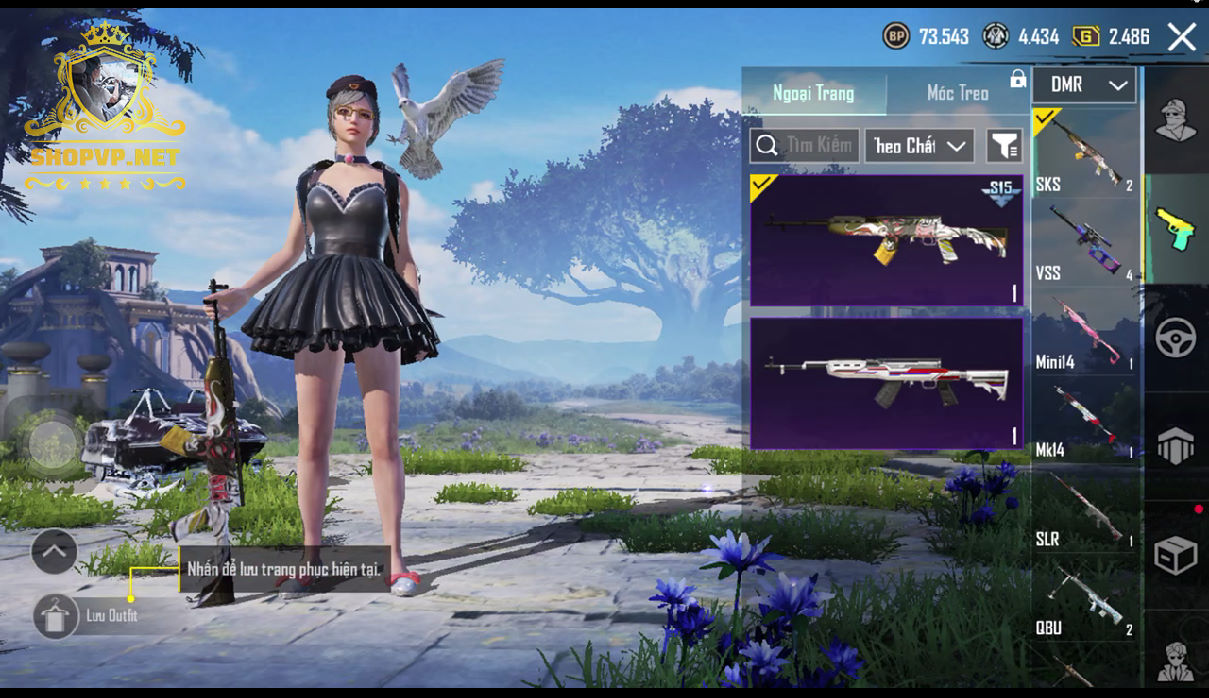The image size is (1209, 698).
Task: Open the DMR weapon type dropdown
Action: (x=1085, y=85)
